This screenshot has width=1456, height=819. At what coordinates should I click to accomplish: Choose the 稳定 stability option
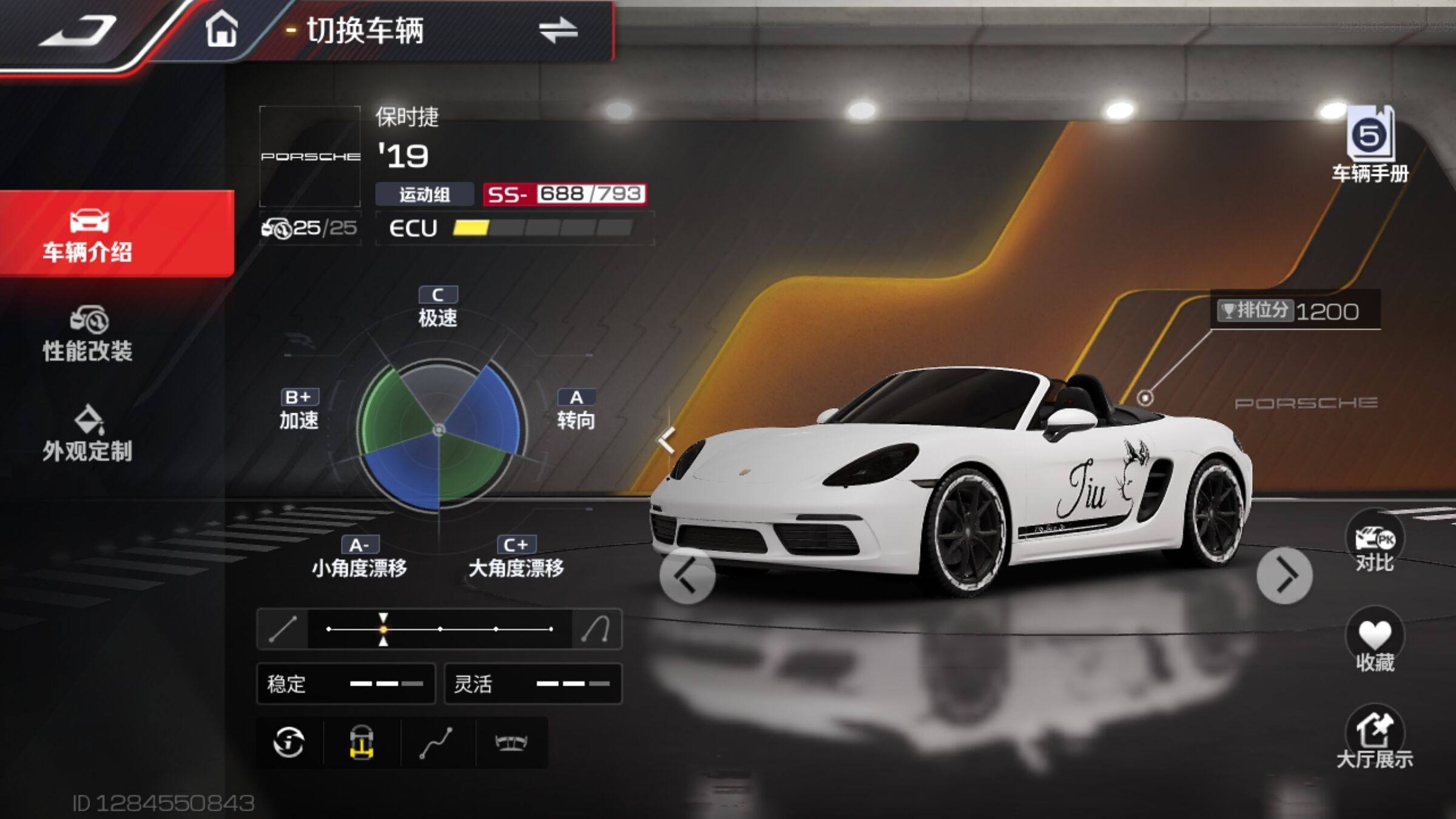346,684
